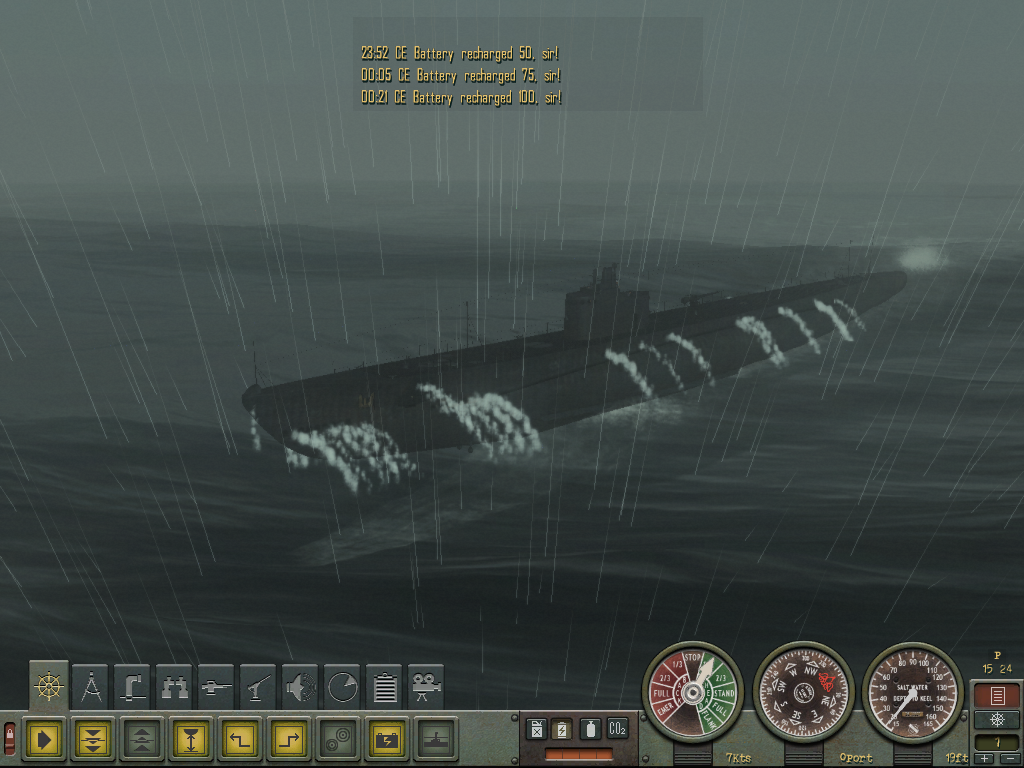The height and width of the screenshot is (768, 1024).
Task: Open the navigation map compass-divider tab
Action: point(90,686)
